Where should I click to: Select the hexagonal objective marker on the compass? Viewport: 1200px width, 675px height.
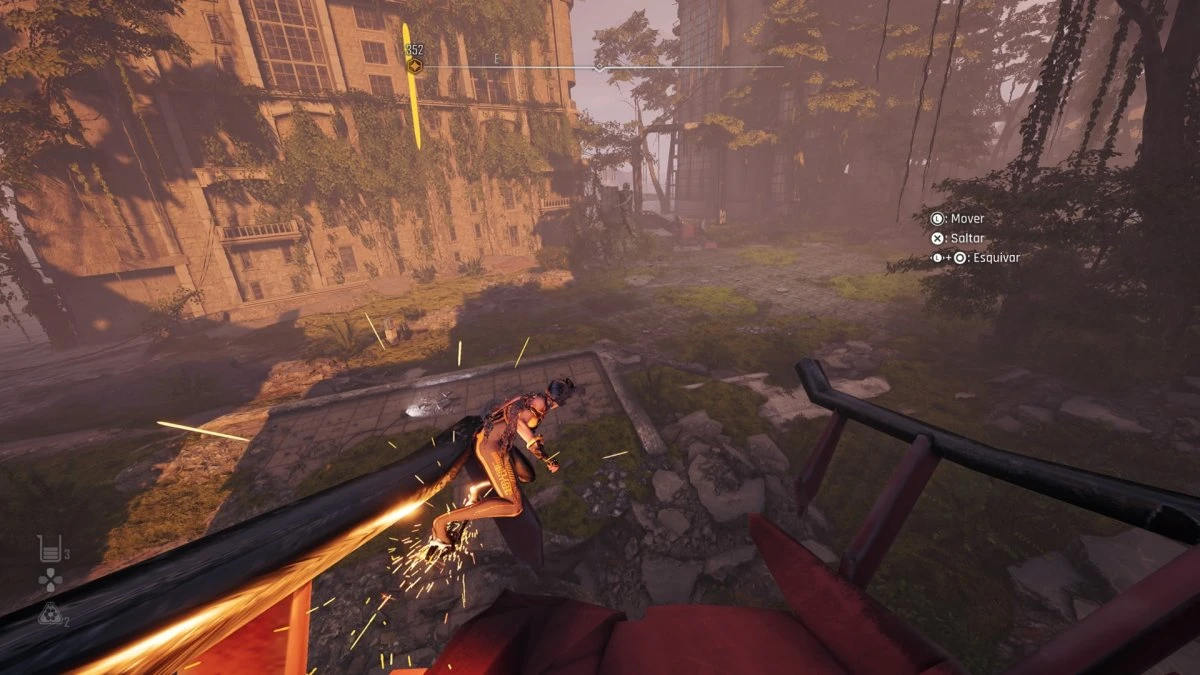[414, 66]
